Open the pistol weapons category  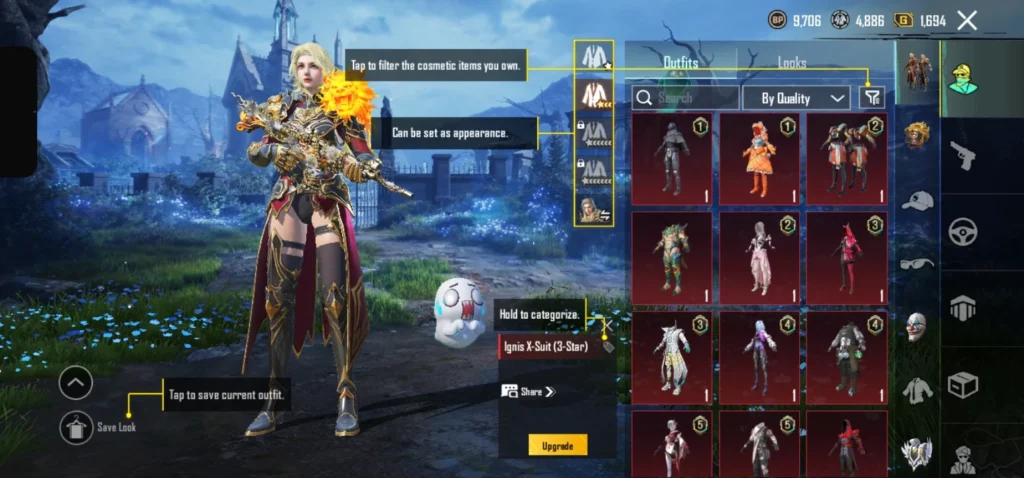962,156
